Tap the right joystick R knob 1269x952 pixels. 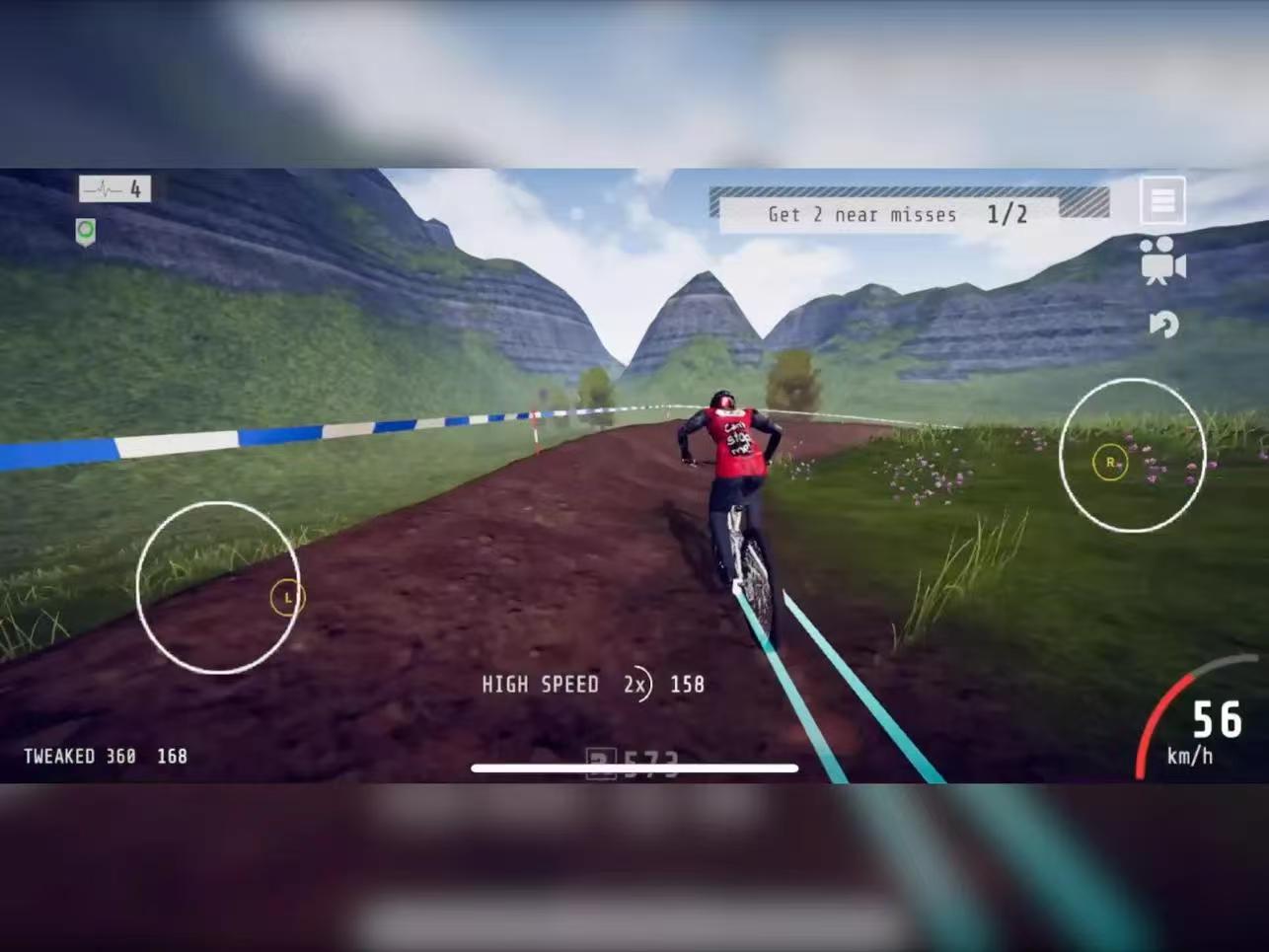click(x=1110, y=462)
